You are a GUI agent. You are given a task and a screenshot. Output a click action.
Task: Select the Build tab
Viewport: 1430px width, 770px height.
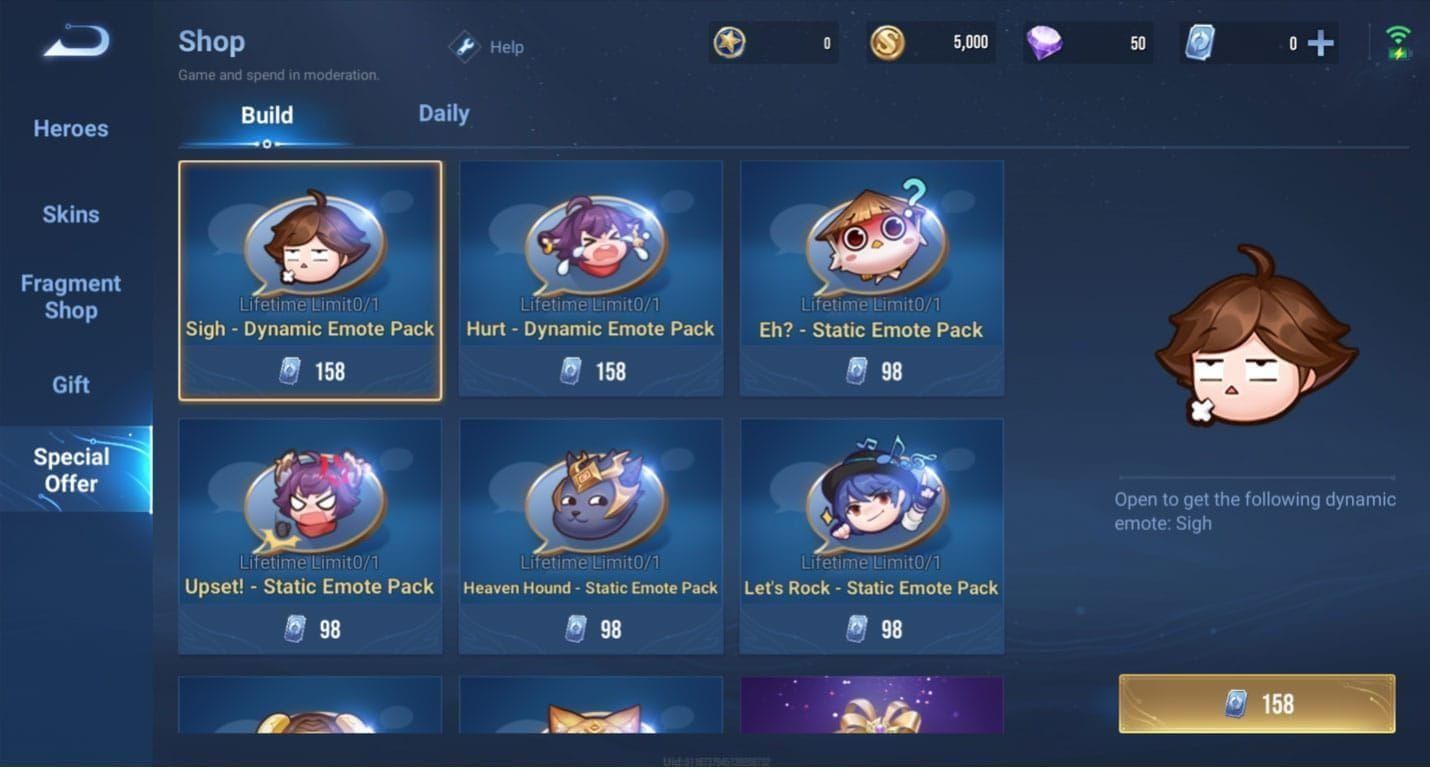pyautogui.click(x=266, y=114)
